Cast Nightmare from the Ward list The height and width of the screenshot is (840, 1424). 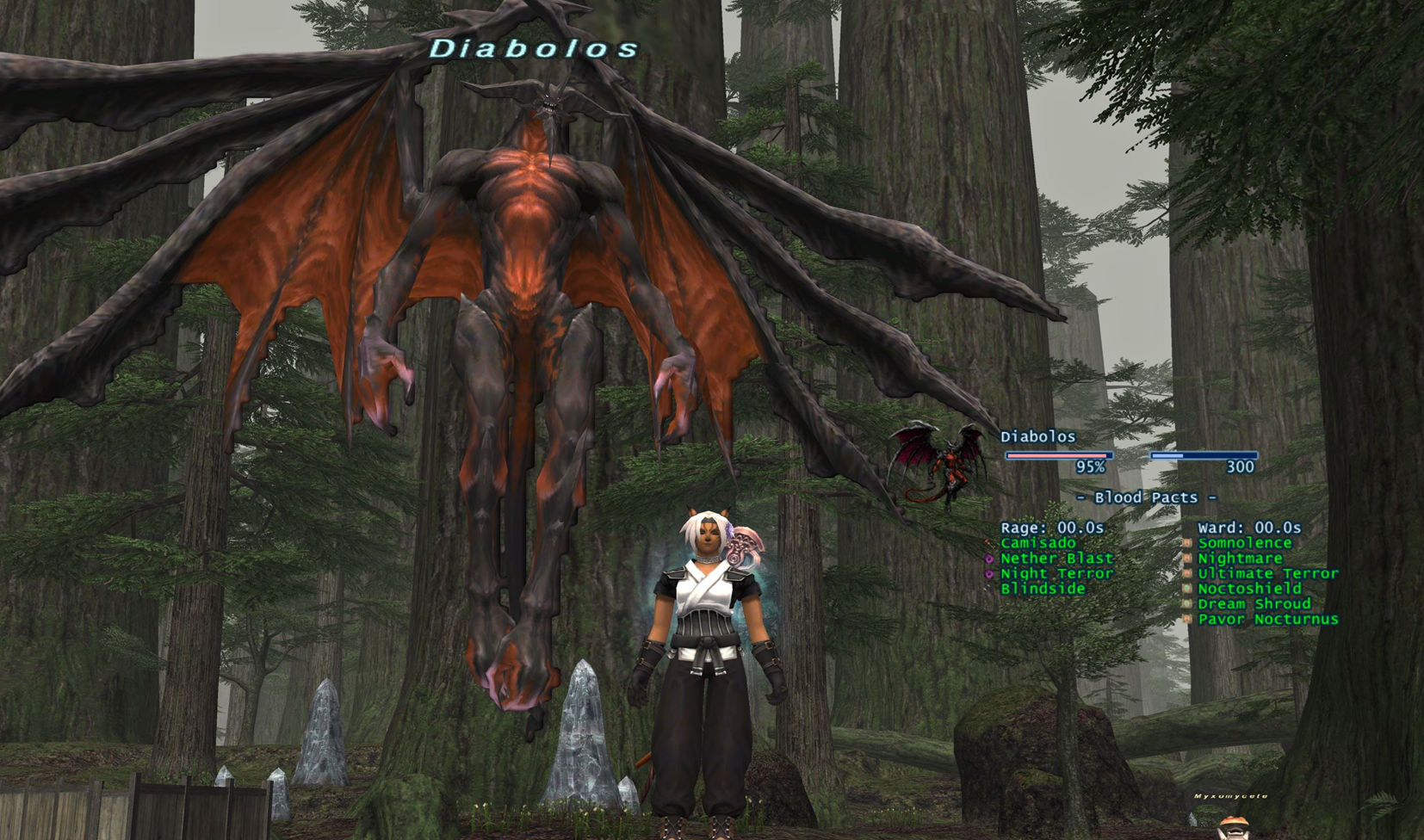[x=1241, y=559]
